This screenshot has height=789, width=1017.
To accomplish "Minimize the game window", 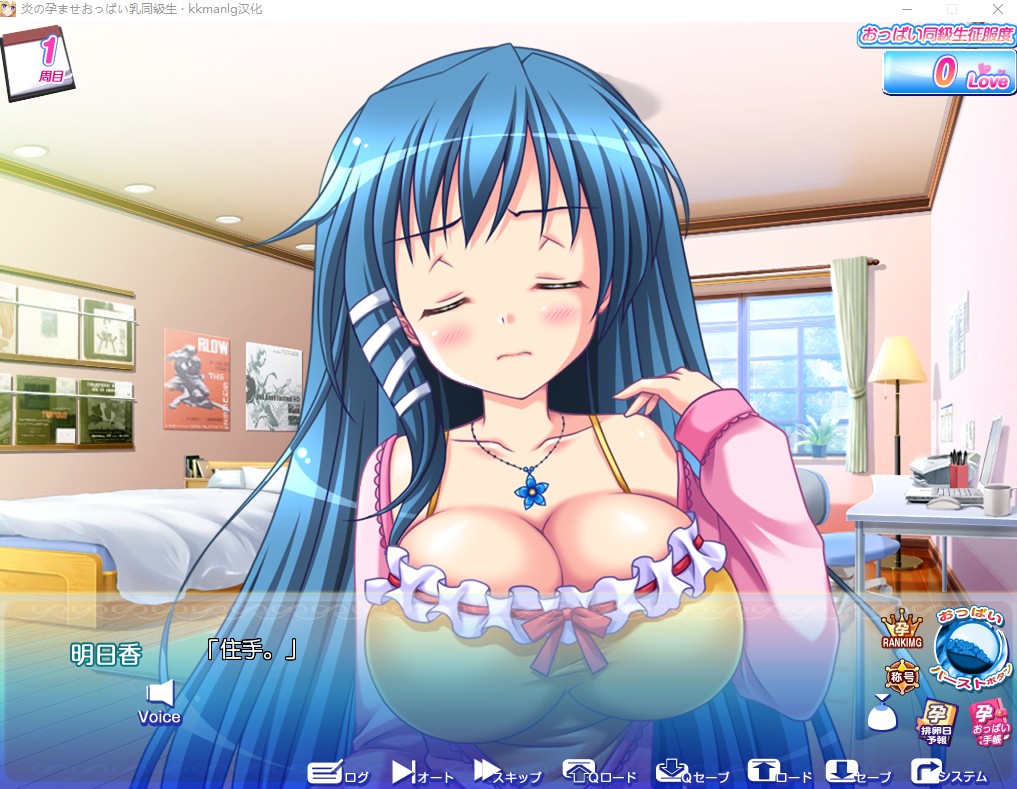I will (905, 9).
